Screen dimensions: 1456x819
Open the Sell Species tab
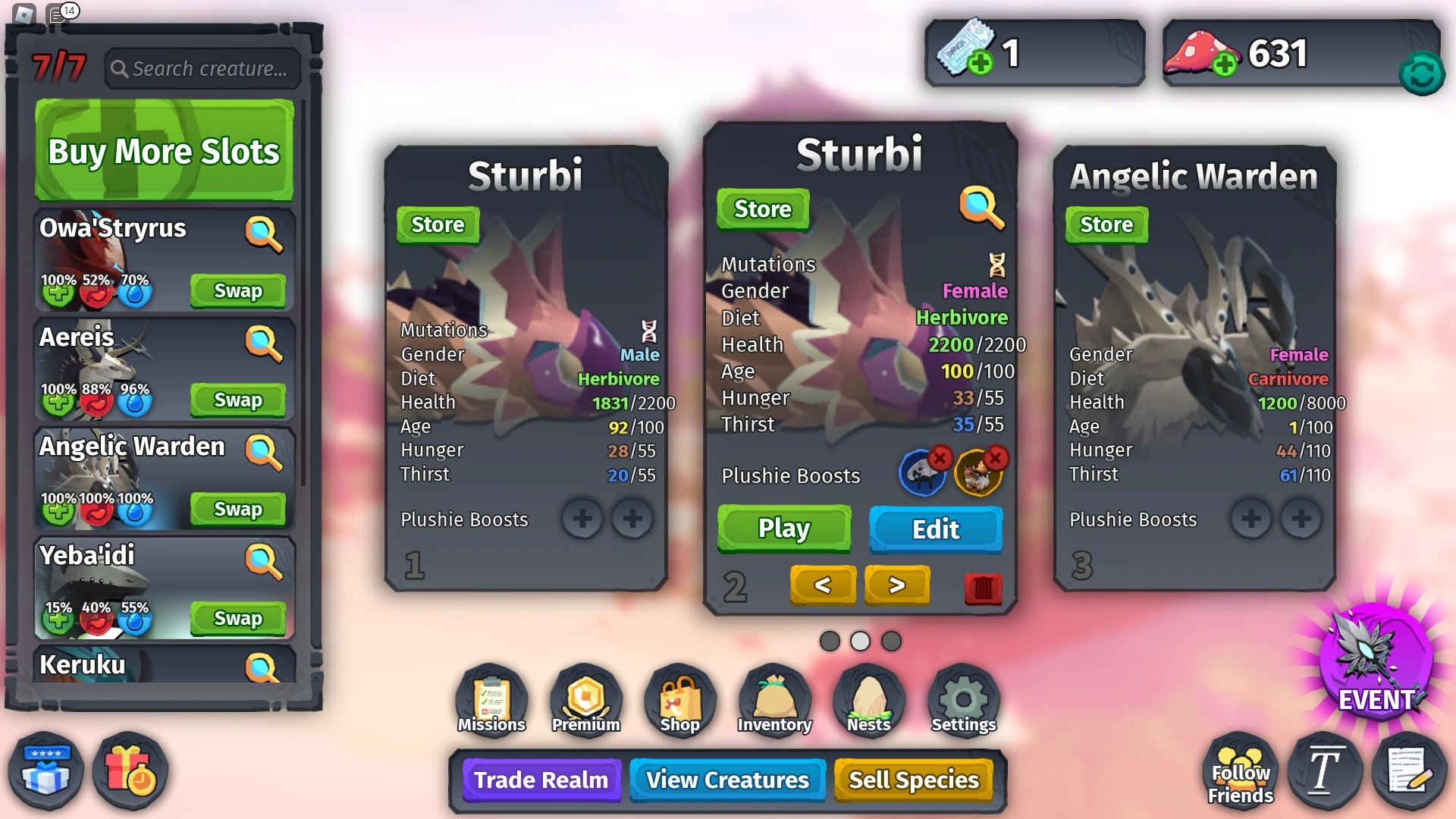[914, 780]
